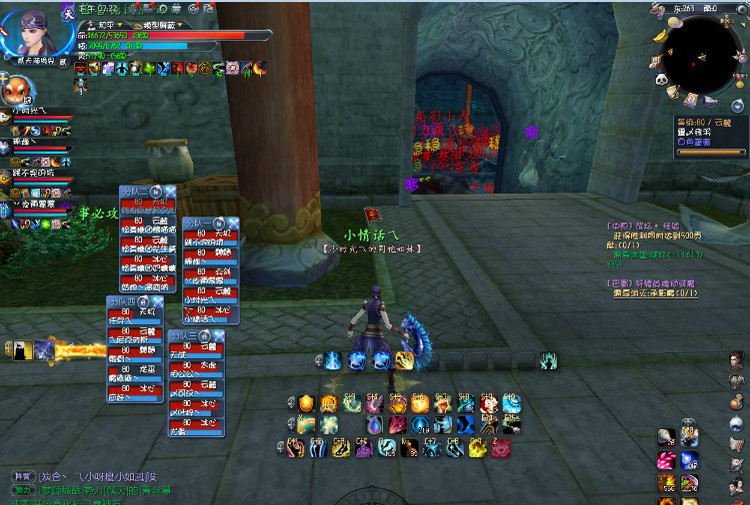Image resolution: width=750 pixels, height=505 pixels.
Task: Close the 分队二 squad panel
Action: click(x=170, y=190)
